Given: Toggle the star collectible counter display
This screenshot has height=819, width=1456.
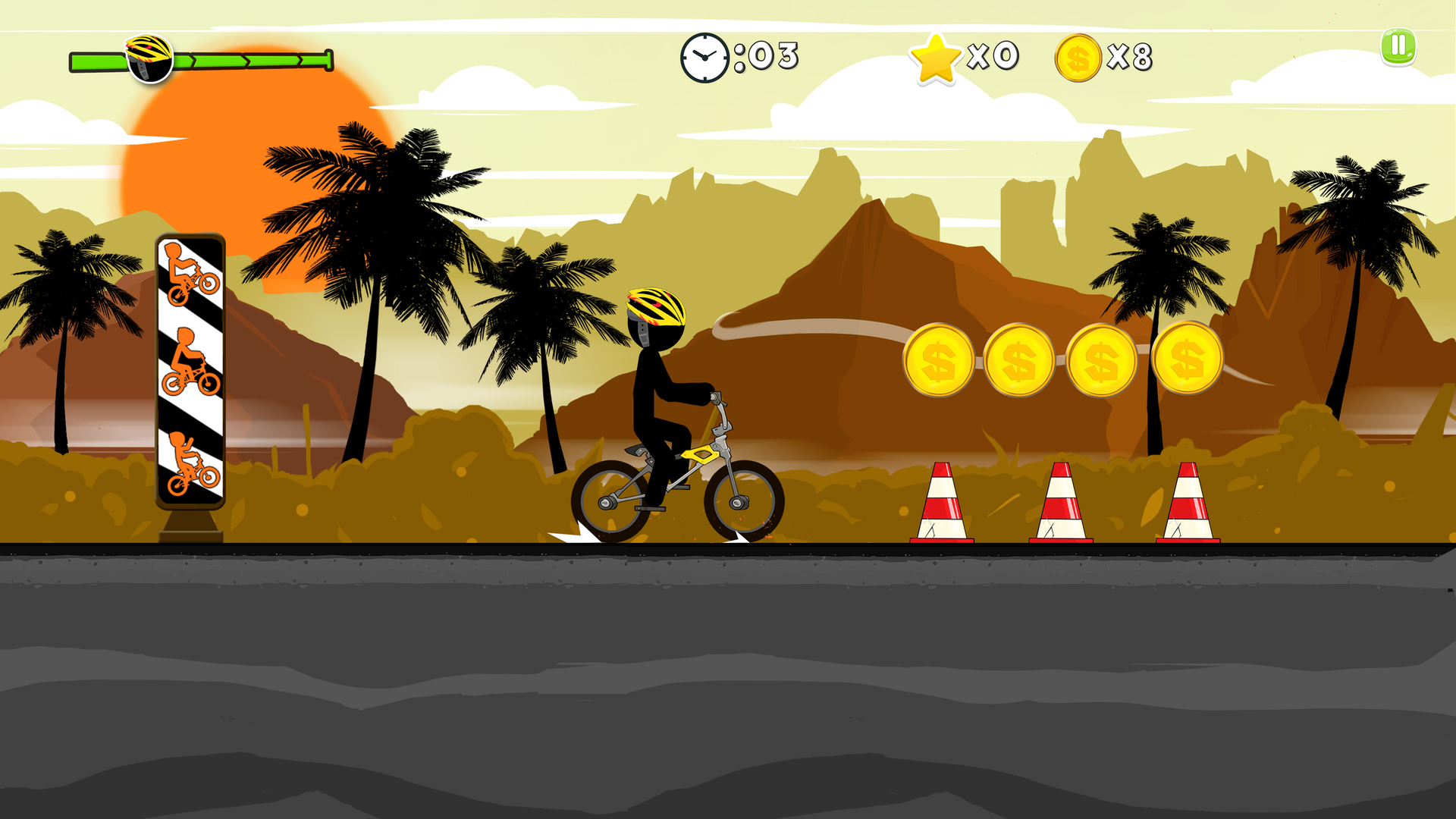Looking at the screenshot, I should 963,55.
